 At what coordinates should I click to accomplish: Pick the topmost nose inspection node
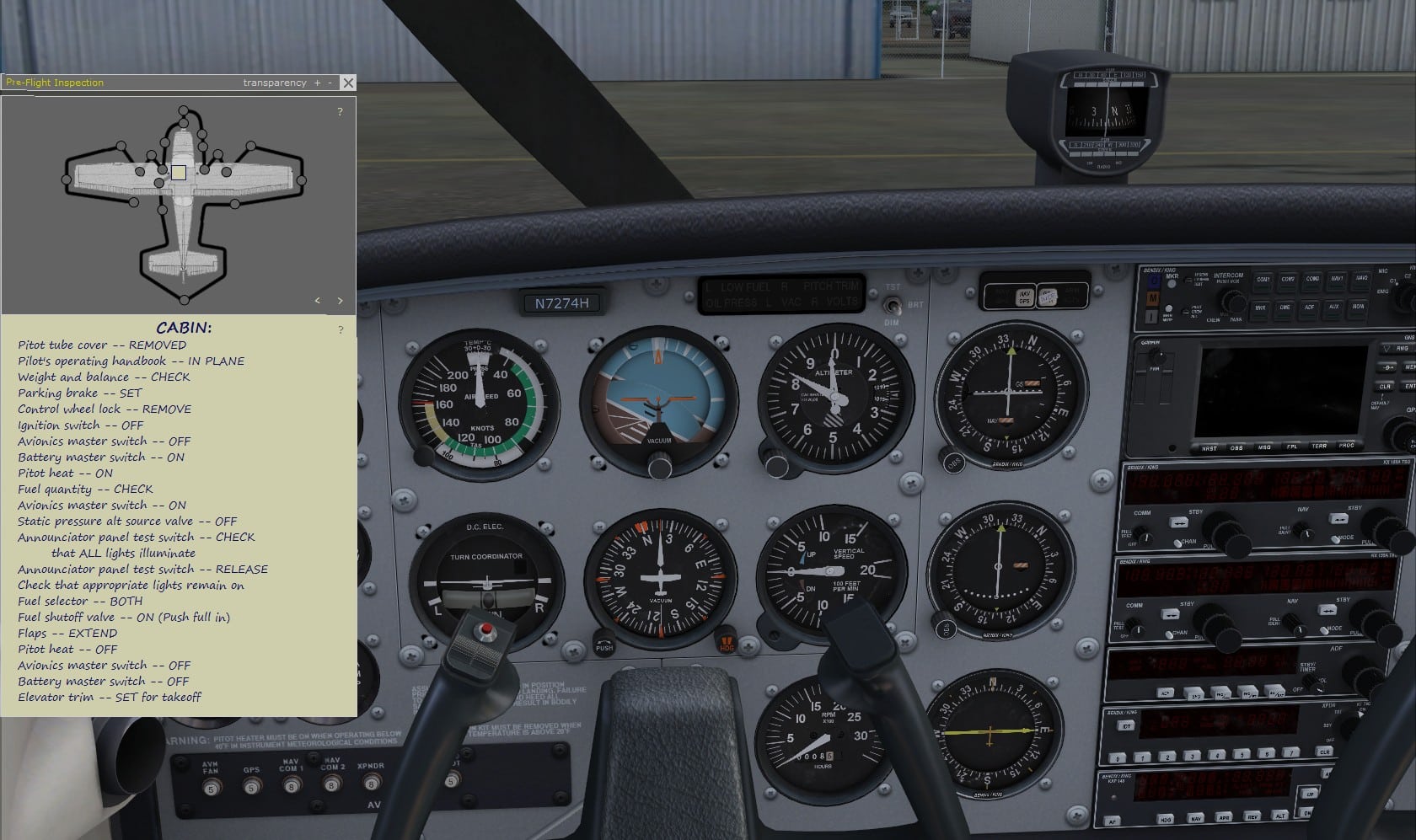coord(184,110)
